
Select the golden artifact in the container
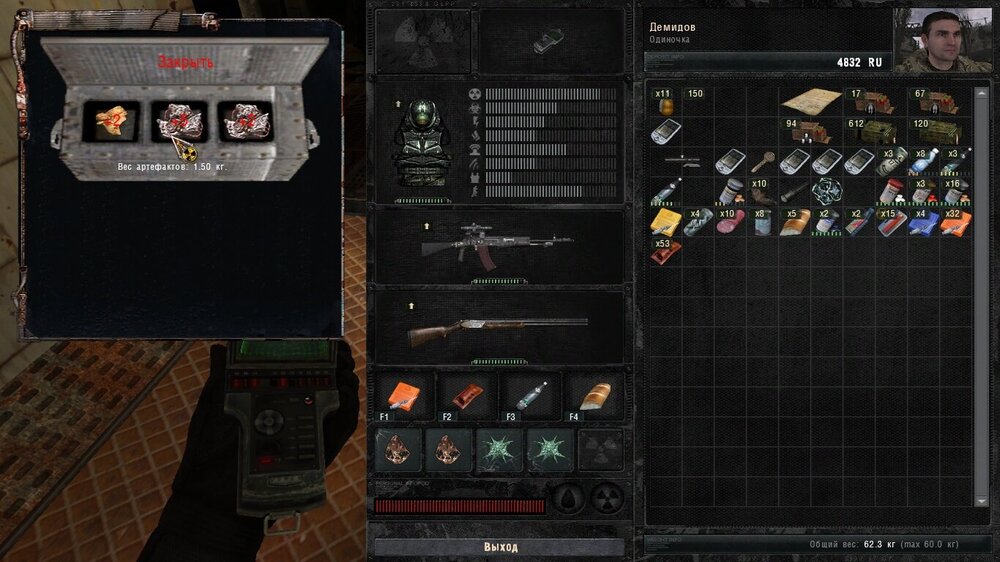111,122
